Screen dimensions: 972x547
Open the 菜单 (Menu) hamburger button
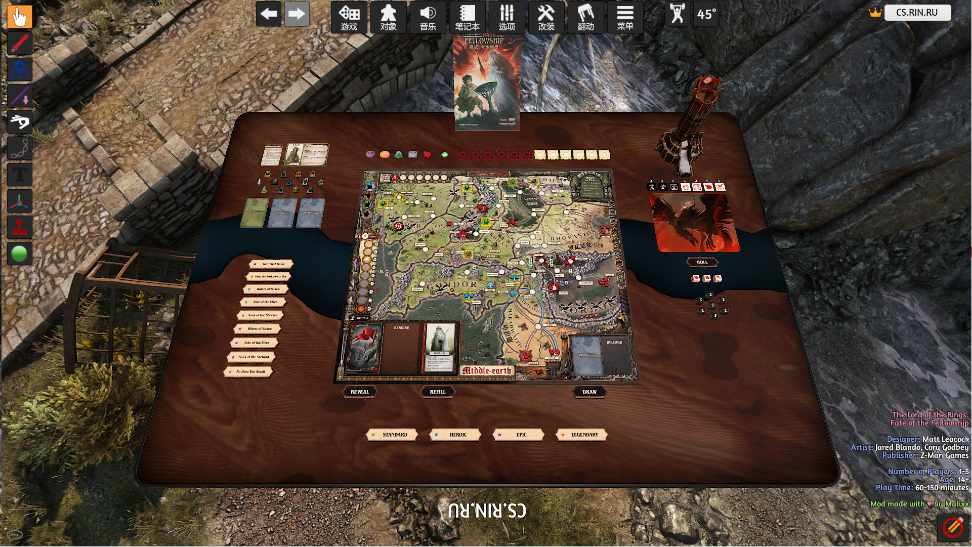625,16
